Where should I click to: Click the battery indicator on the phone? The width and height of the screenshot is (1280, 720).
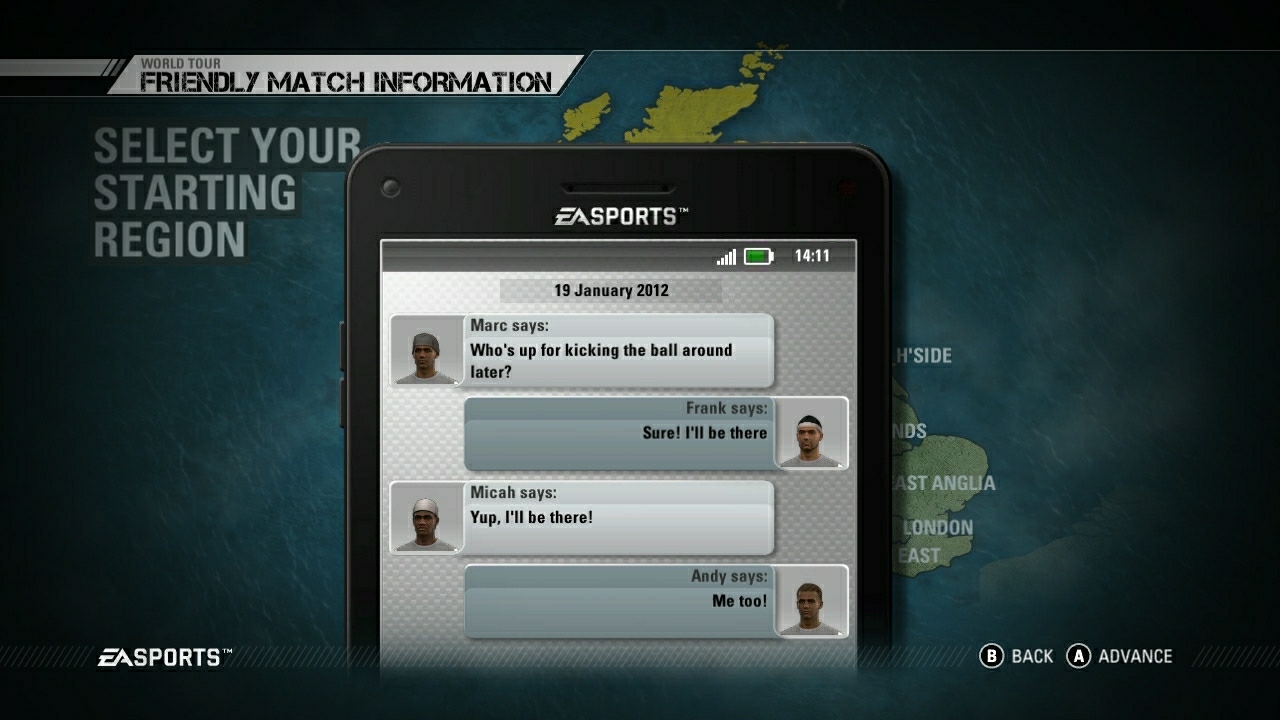click(x=757, y=256)
